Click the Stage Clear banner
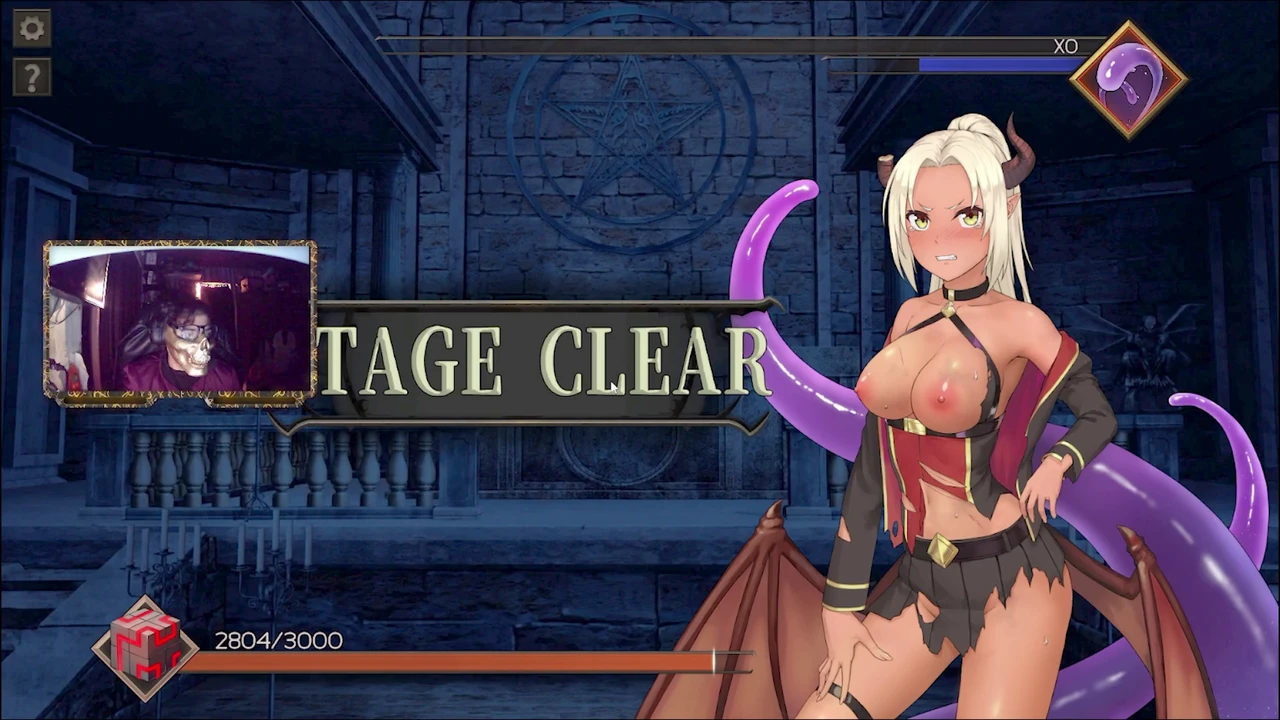Viewport: 1280px width, 720px height. [545, 362]
